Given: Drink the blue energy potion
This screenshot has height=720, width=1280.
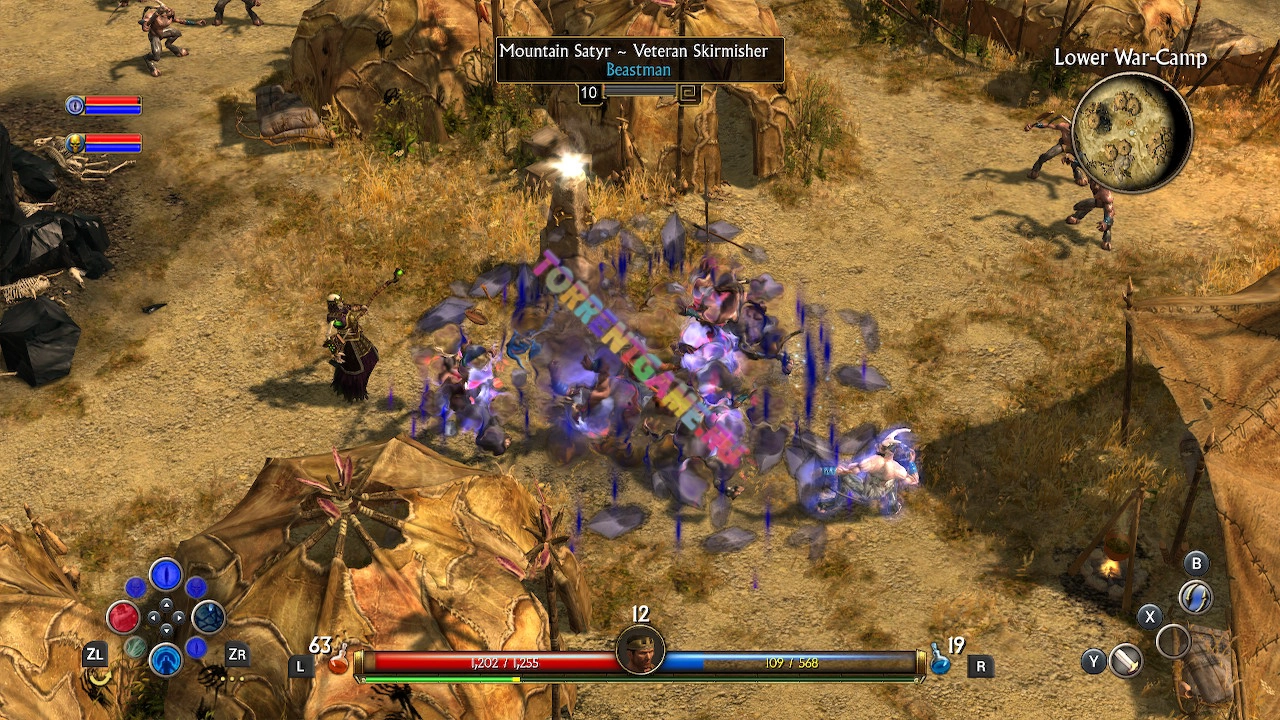Looking at the screenshot, I should pos(940,660).
